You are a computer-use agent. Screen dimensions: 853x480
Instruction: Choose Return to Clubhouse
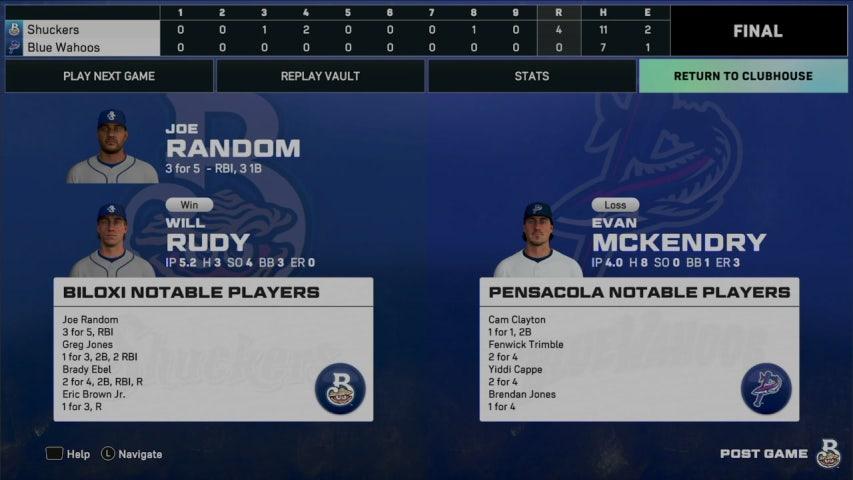point(742,76)
